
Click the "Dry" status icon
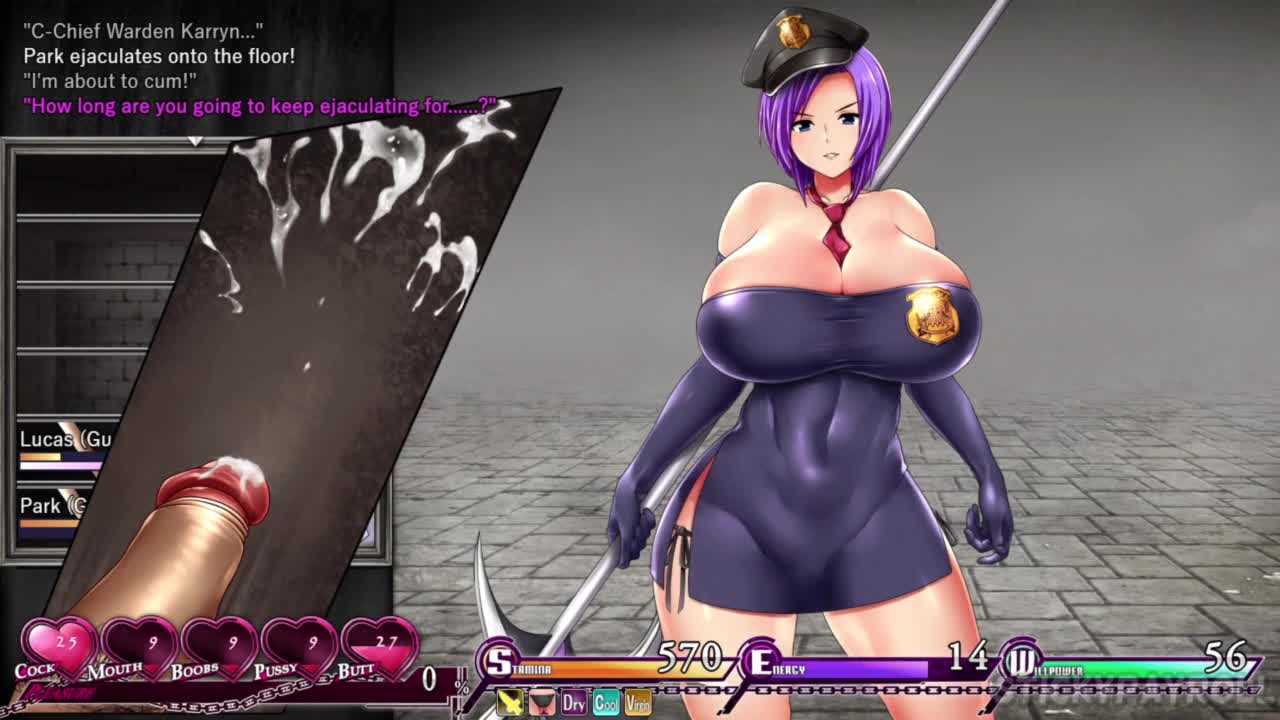click(574, 702)
